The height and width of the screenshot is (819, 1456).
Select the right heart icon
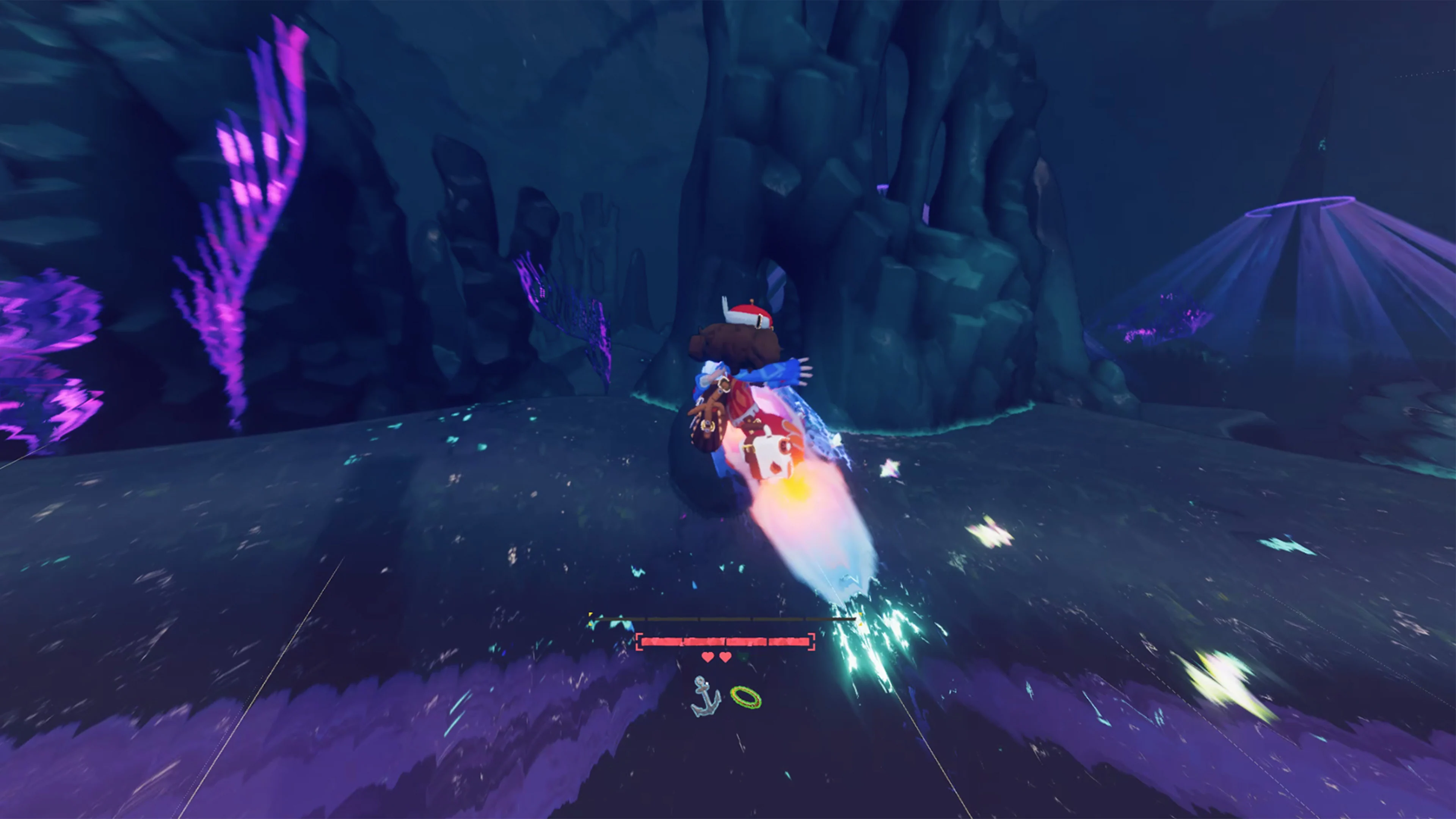point(725,657)
